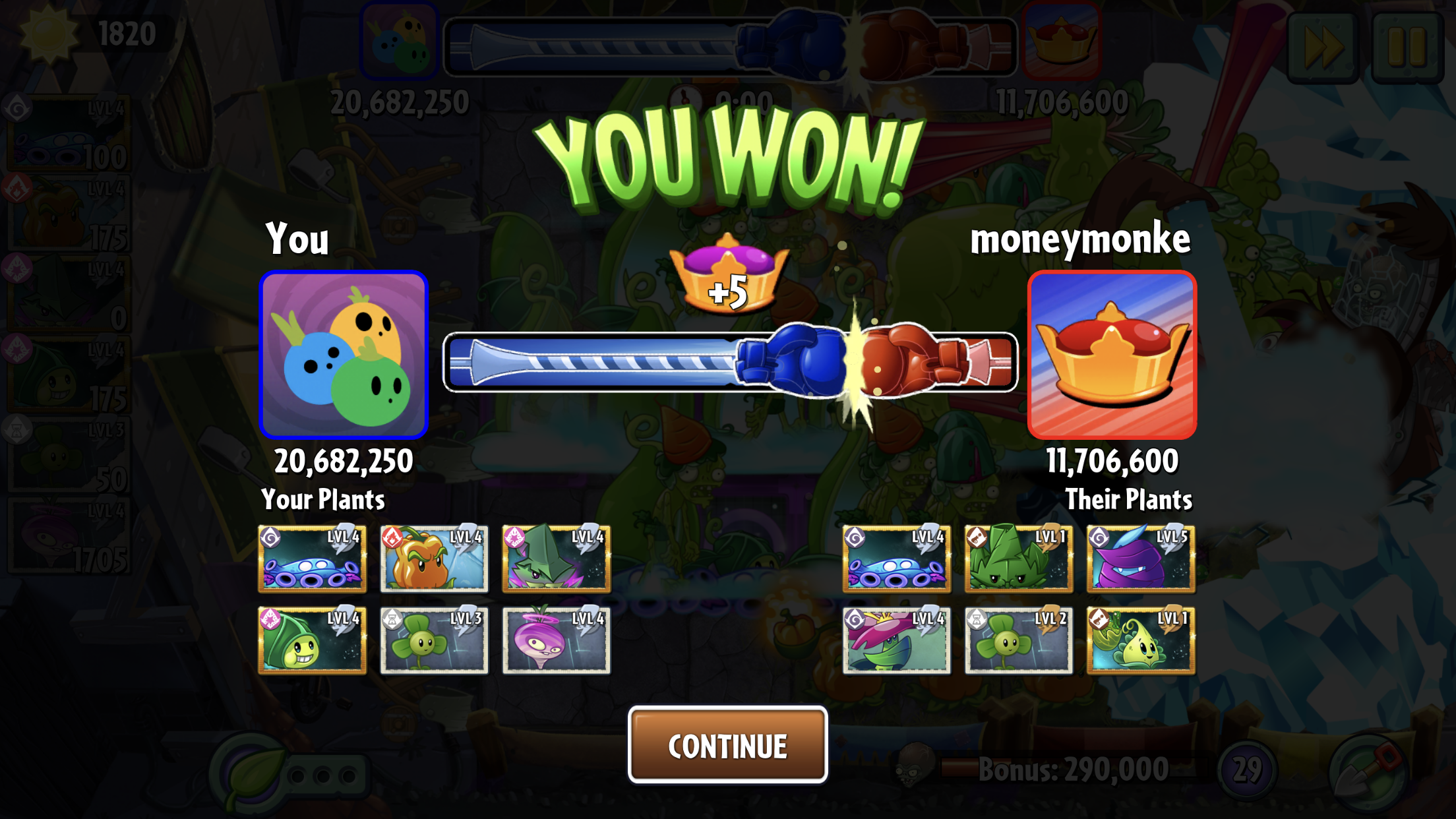Inspect opponent's blue spotted vine card

[896, 559]
